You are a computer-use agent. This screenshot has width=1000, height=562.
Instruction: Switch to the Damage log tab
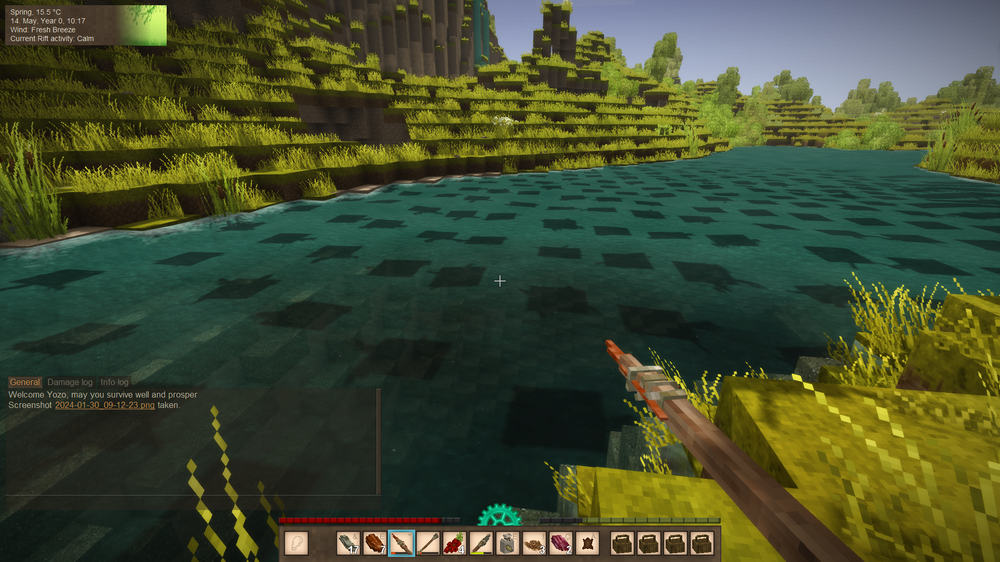click(x=70, y=382)
